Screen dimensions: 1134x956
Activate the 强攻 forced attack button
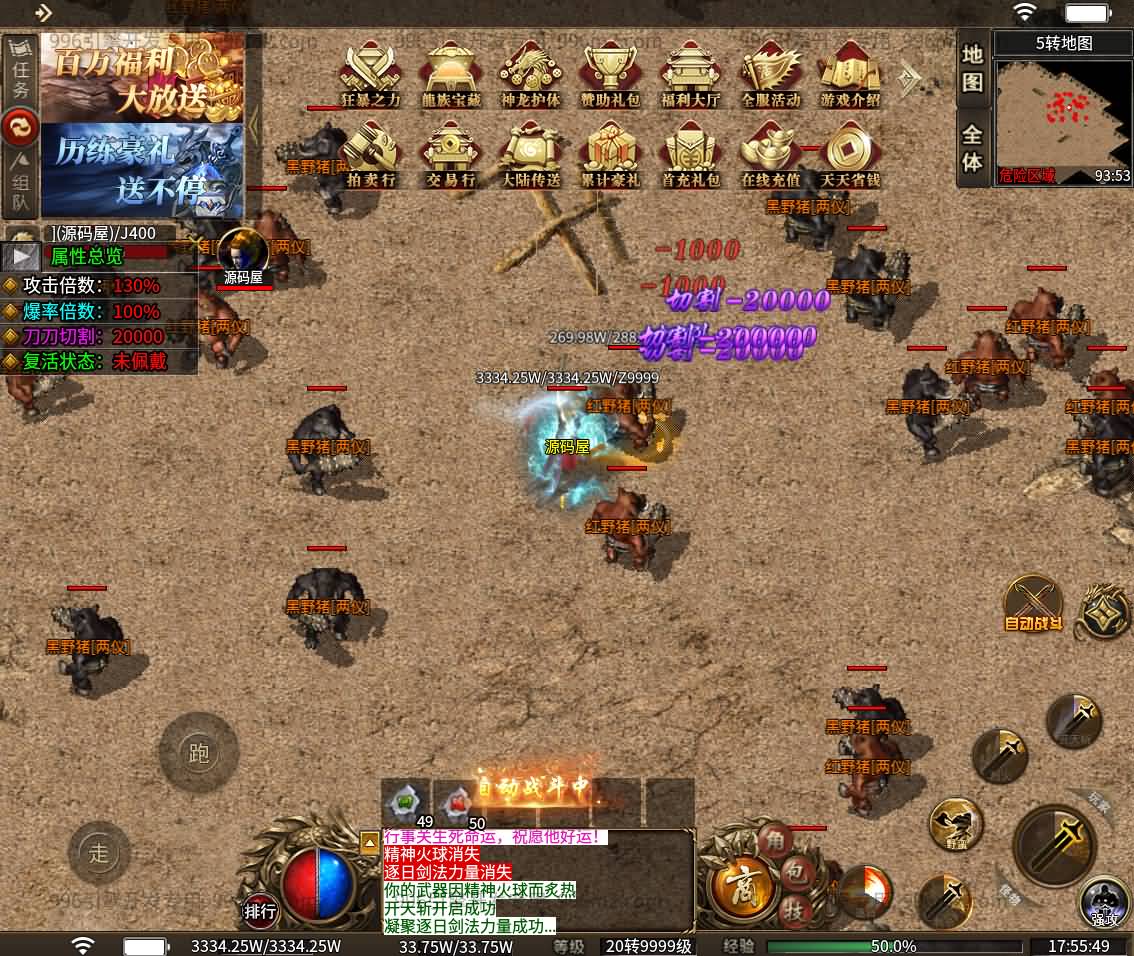coord(1104,902)
